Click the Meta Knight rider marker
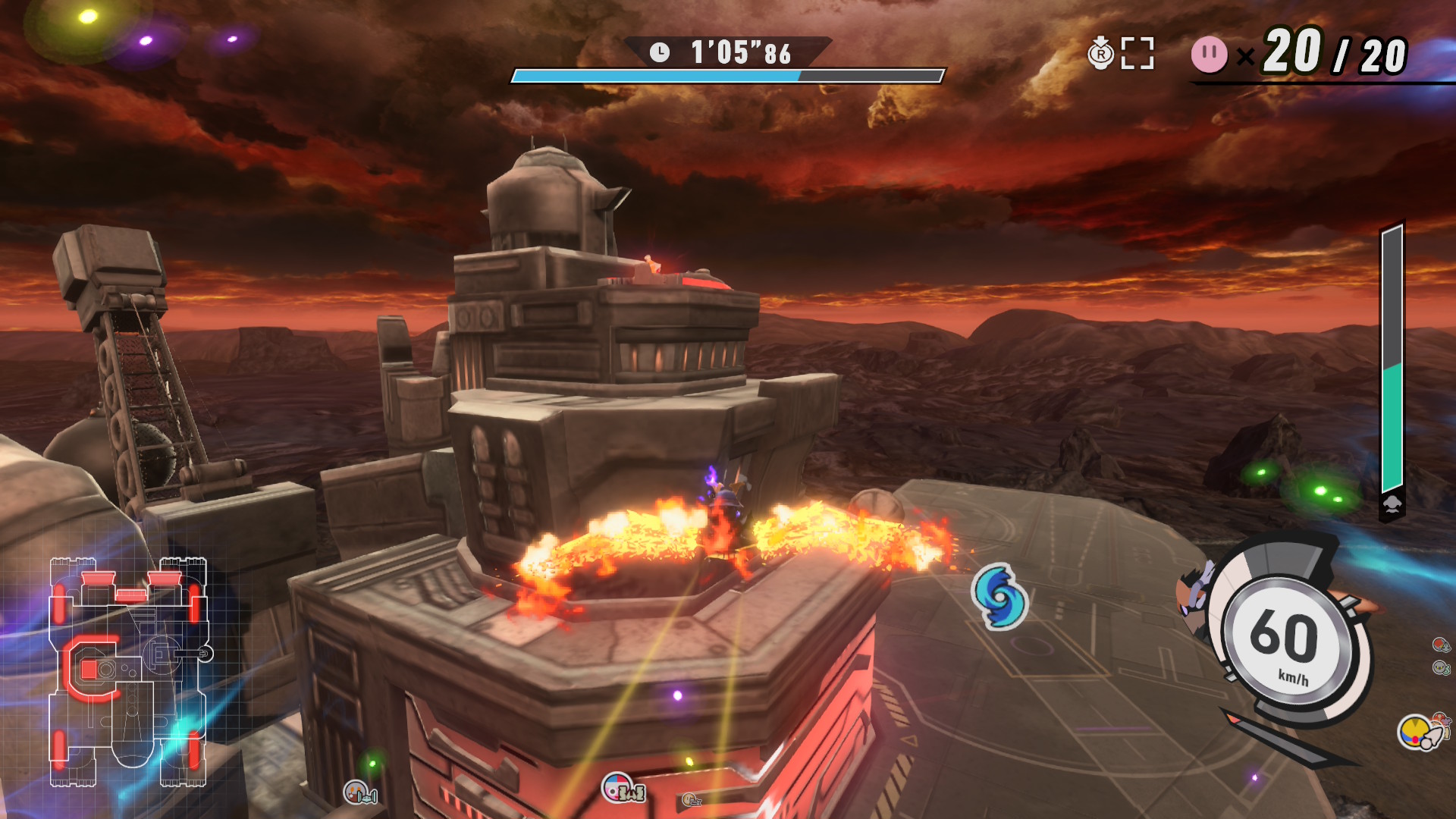 pos(1441,668)
